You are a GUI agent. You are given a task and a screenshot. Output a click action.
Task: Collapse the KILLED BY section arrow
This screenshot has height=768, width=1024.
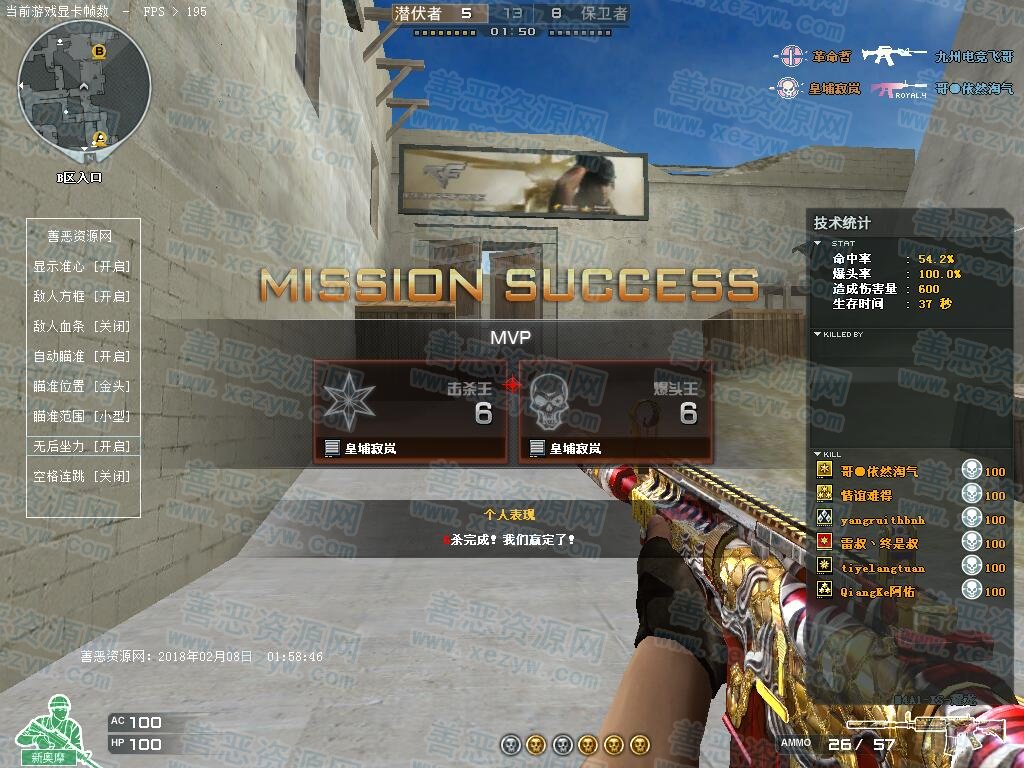pyautogui.click(x=818, y=334)
